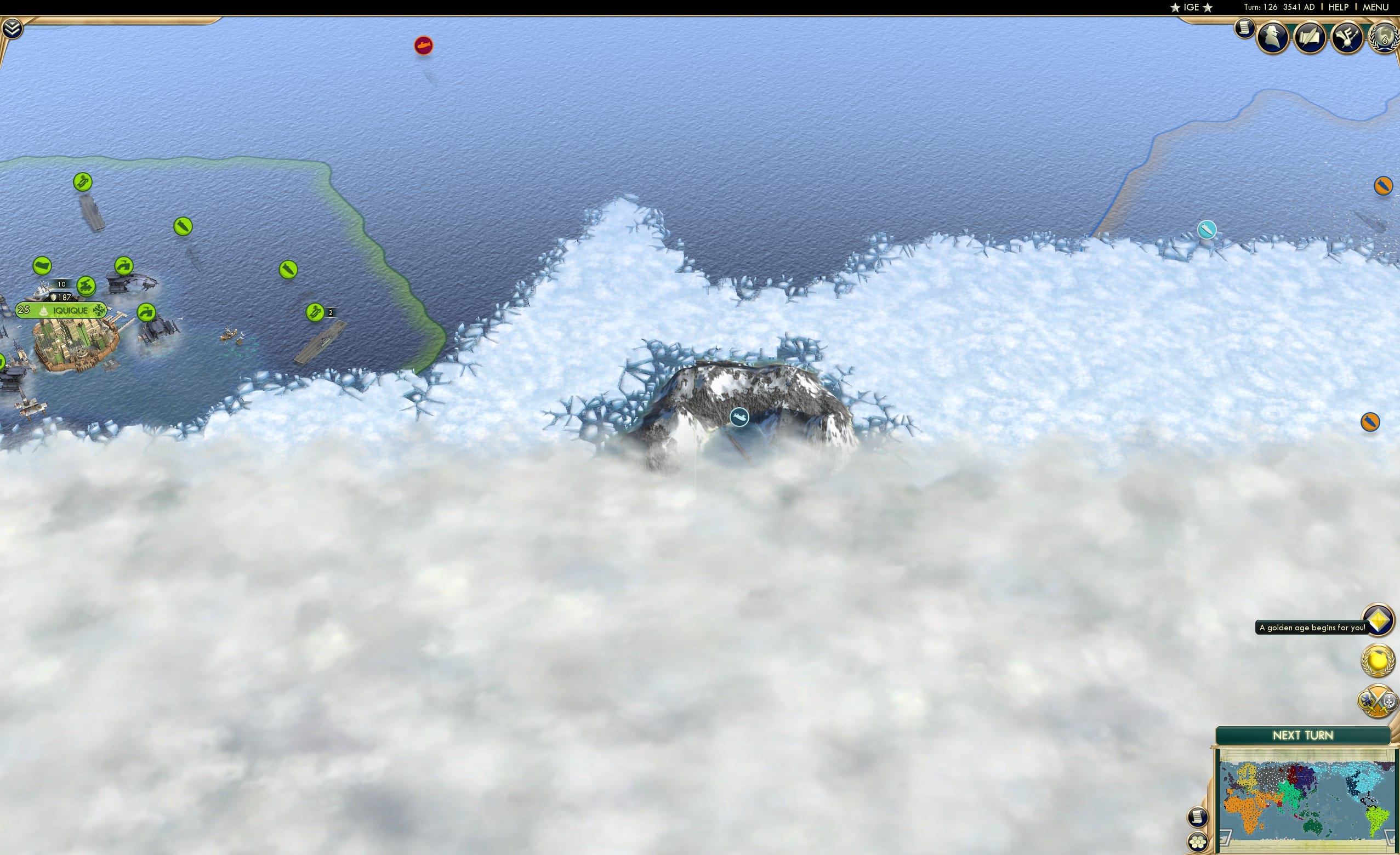Viewport: 1400px width, 855px height.
Task: Click the capital dome icon on Iquique banner
Action: coord(44,310)
